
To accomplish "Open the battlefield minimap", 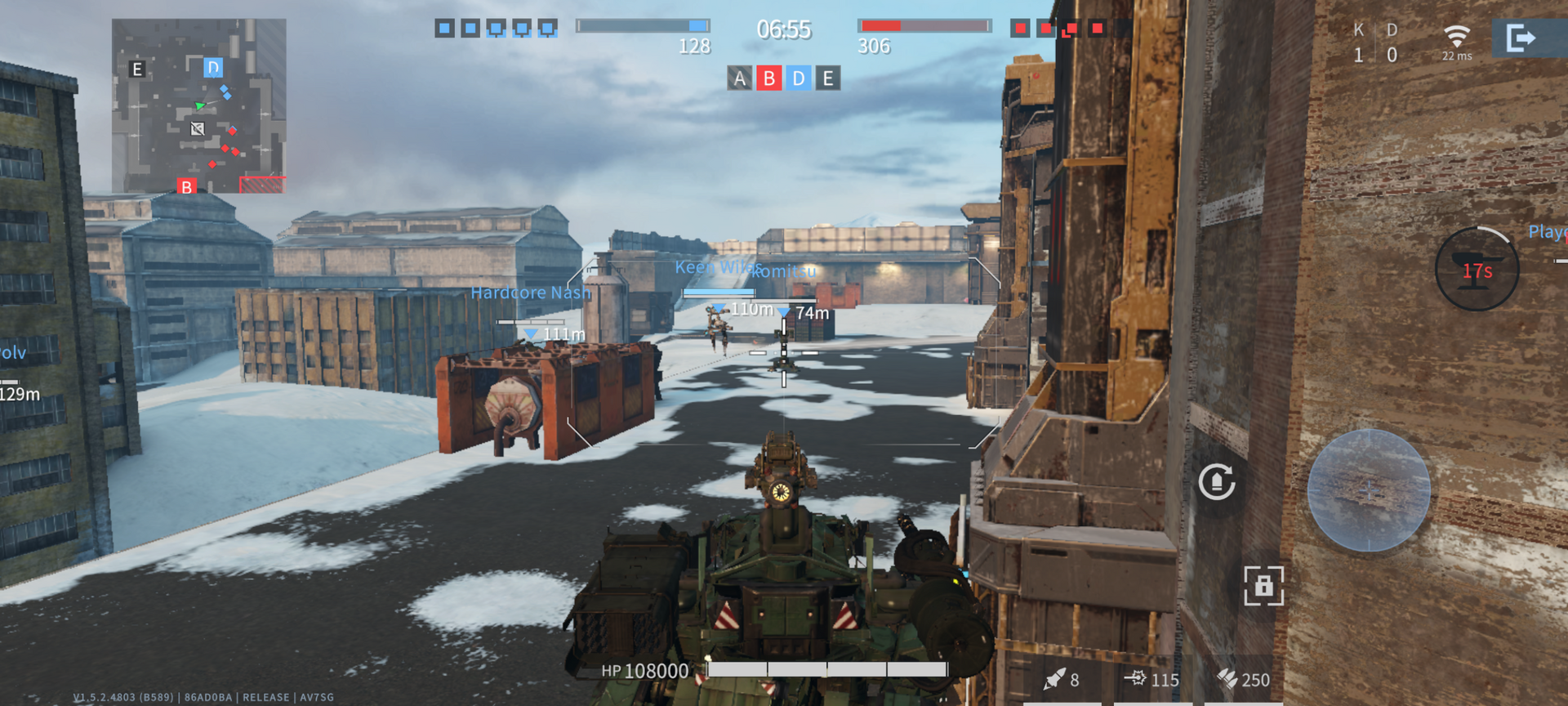I will [x=198, y=105].
